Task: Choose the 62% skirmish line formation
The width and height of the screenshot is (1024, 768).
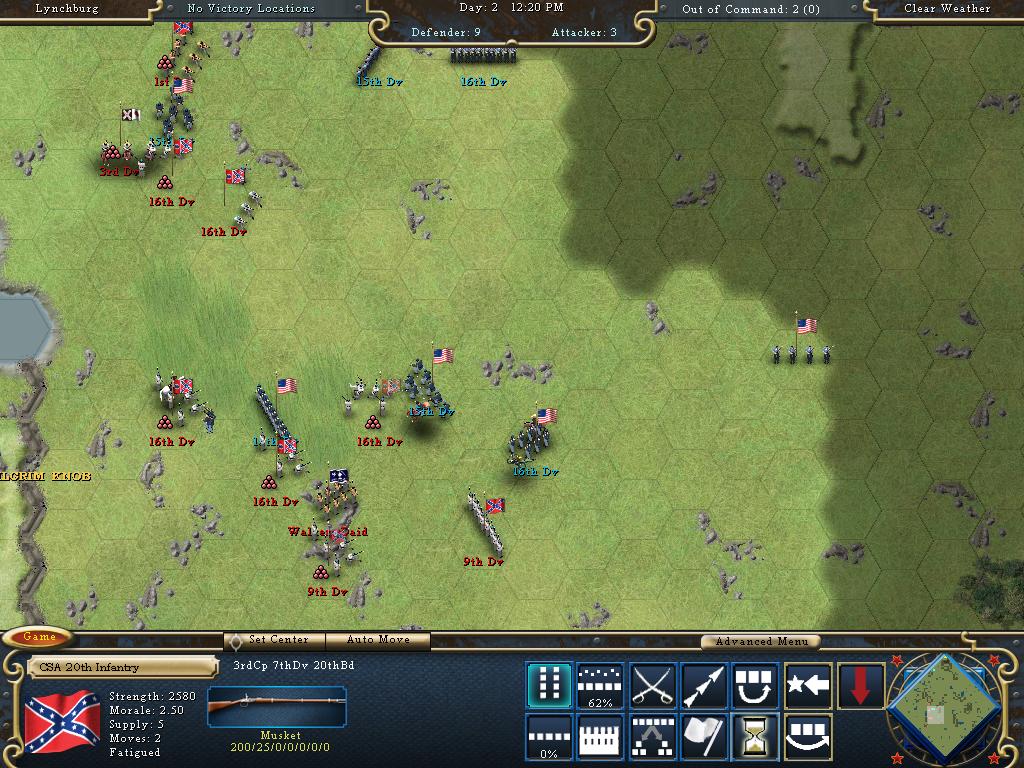Action: point(601,686)
